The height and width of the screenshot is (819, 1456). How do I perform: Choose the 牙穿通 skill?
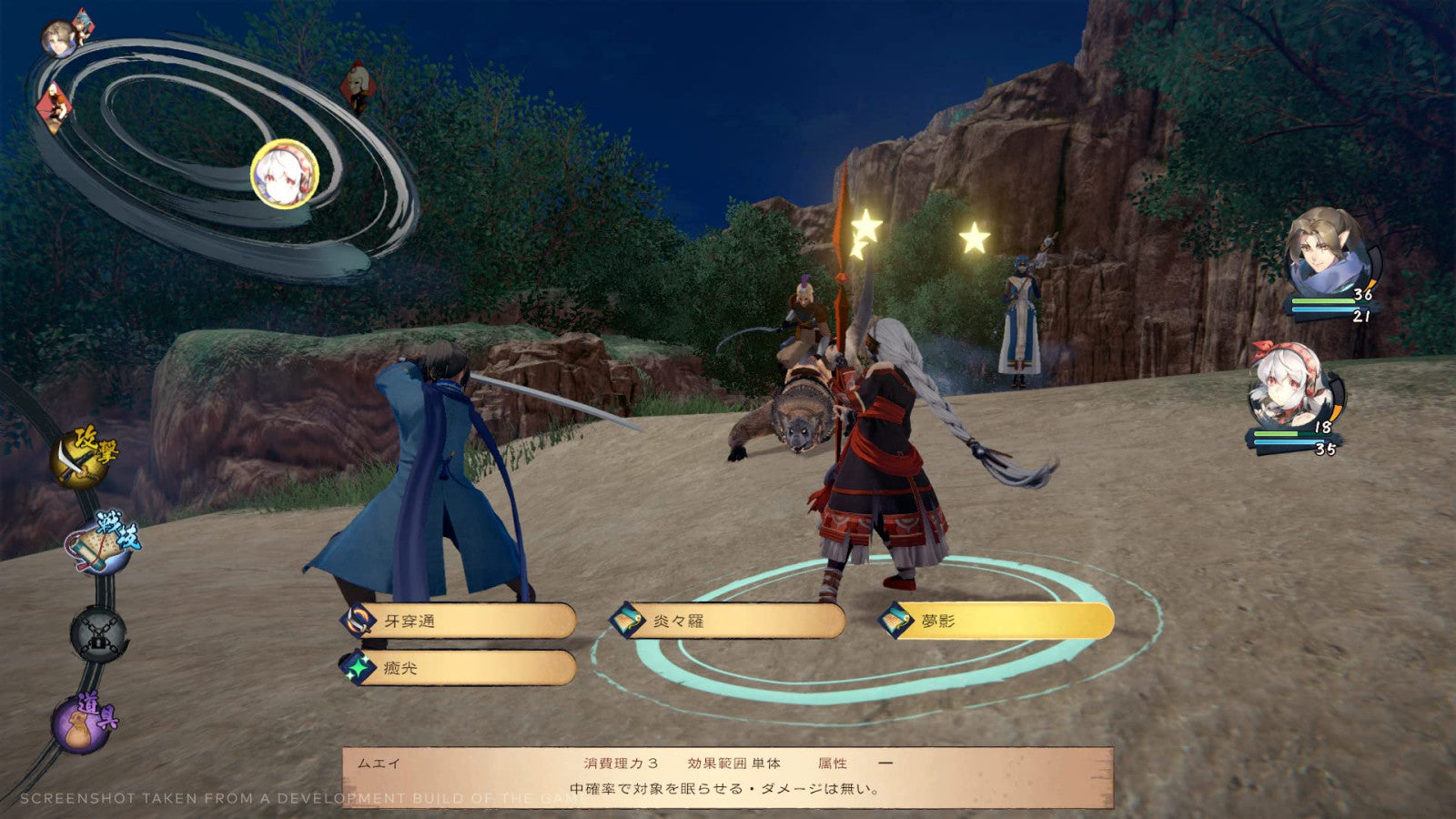click(460, 622)
